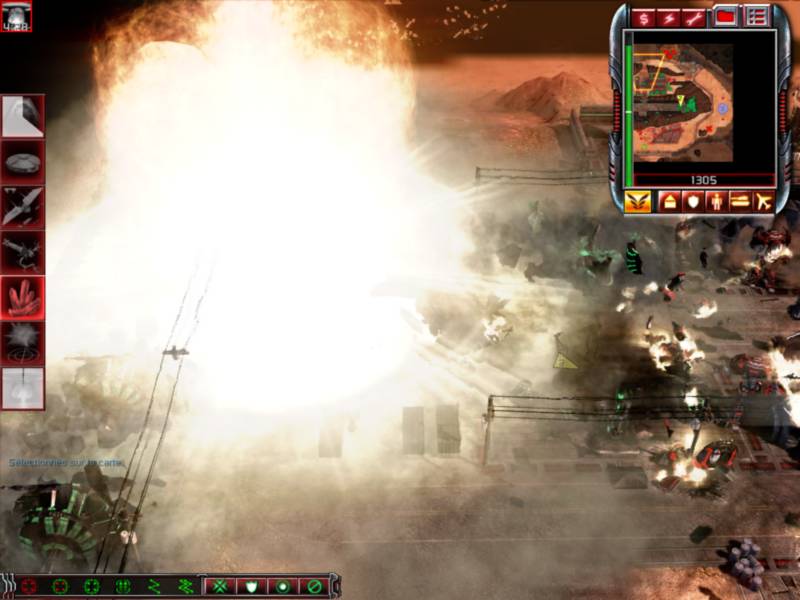Open the red folder tab above the minimap
The image size is (800, 600).
coord(726,17)
